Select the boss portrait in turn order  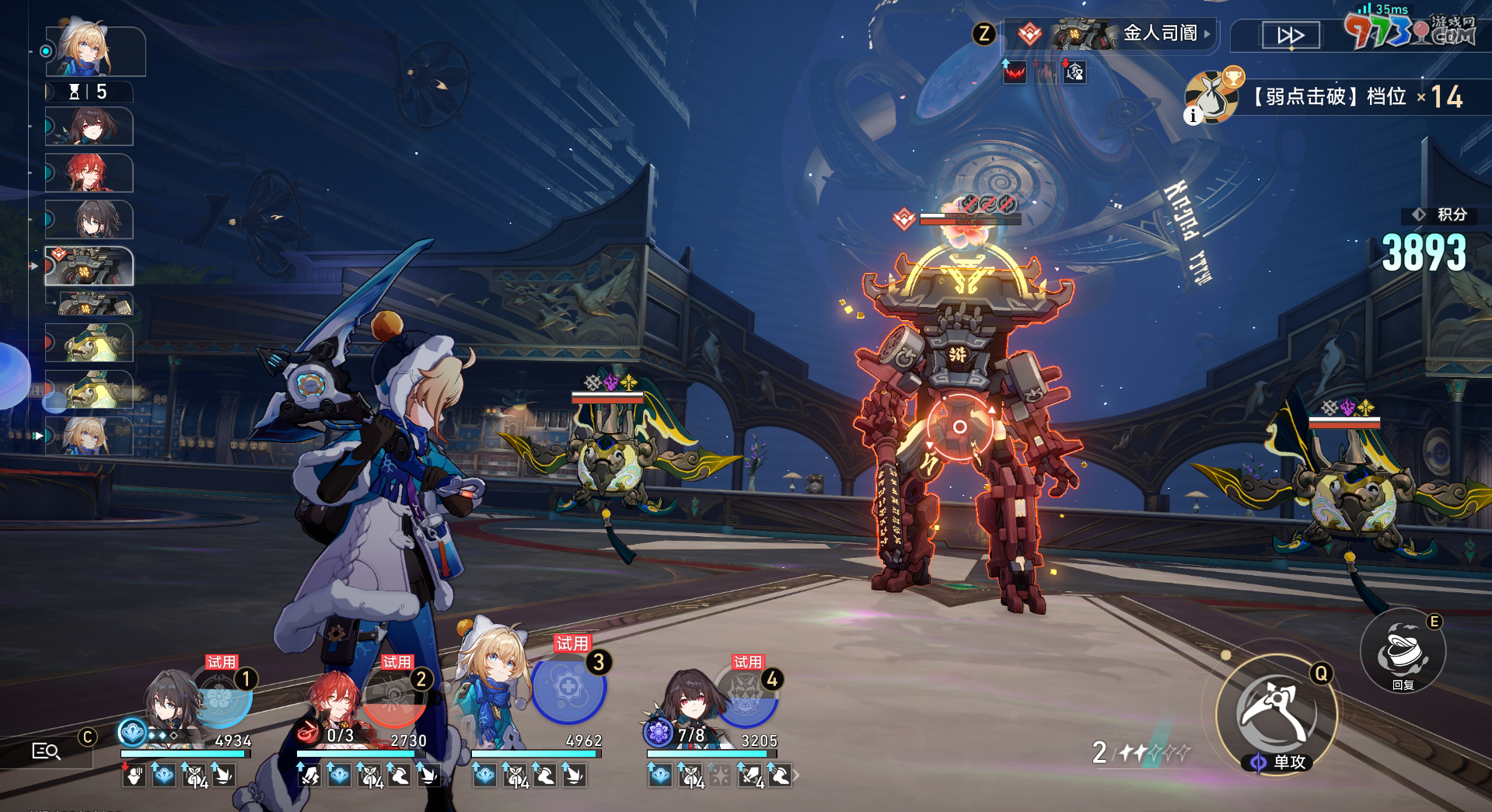[89, 267]
